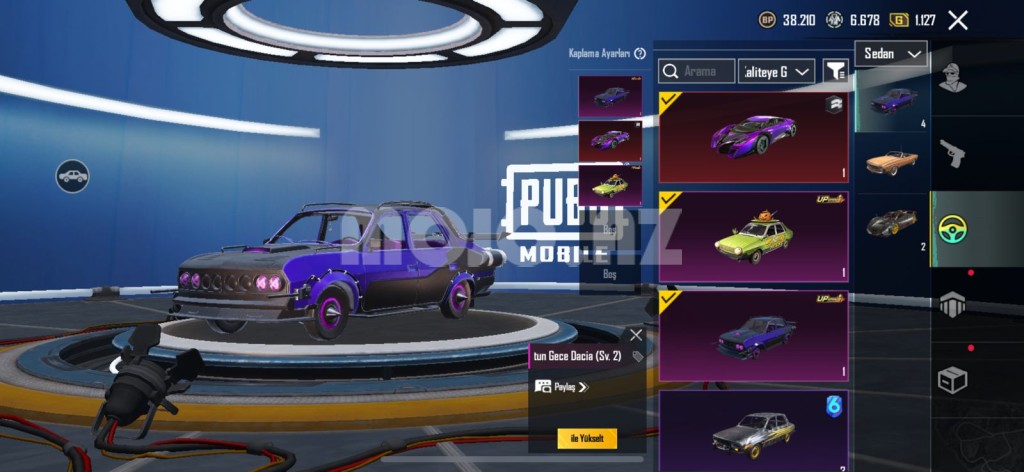Open the weapon pistol category tab
1024x472 pixels.
tap(953, 153)
